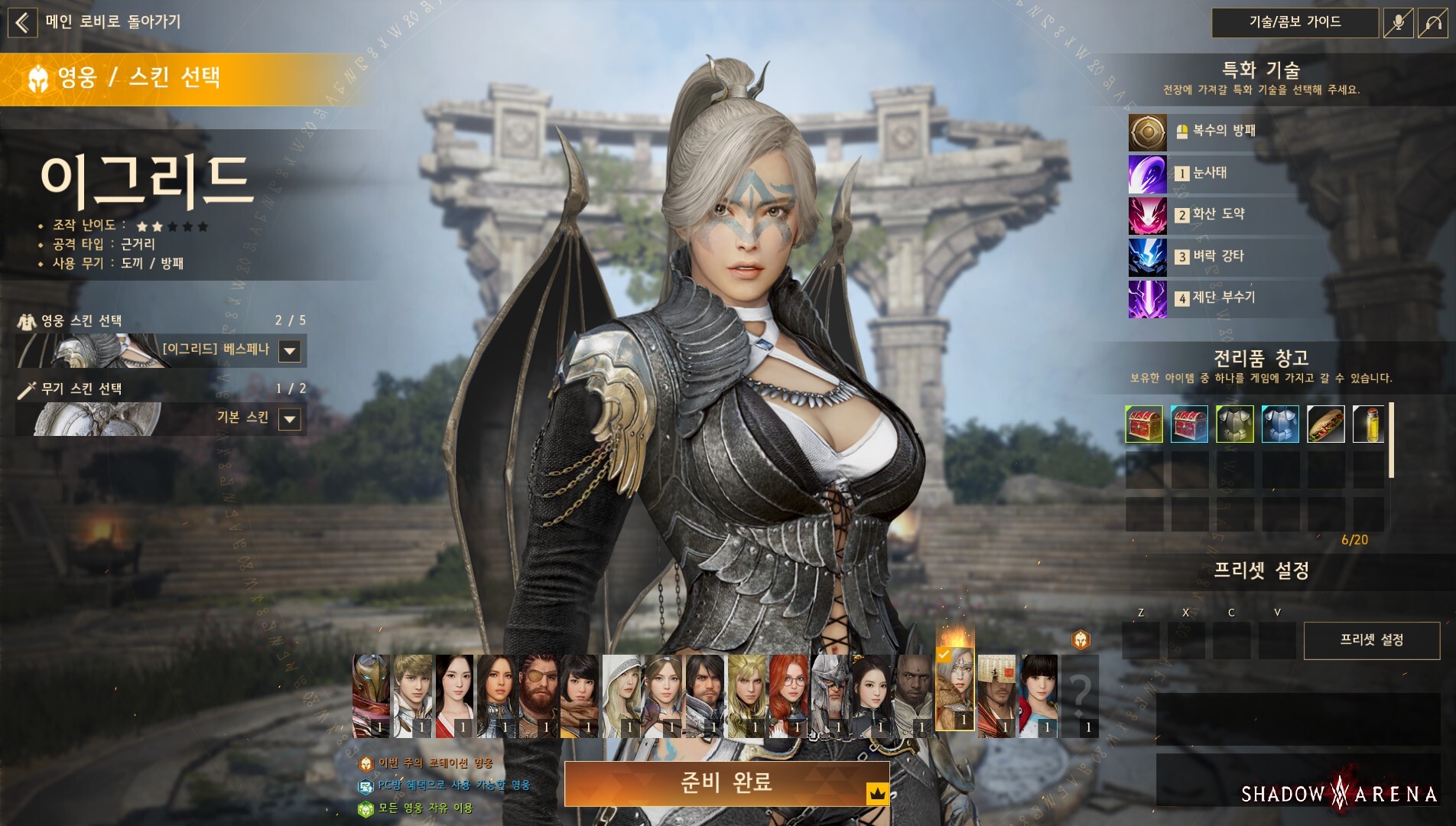Open the weapon skin dropdown
This screenshot has width=1456, height=826.
click(289, 419)
